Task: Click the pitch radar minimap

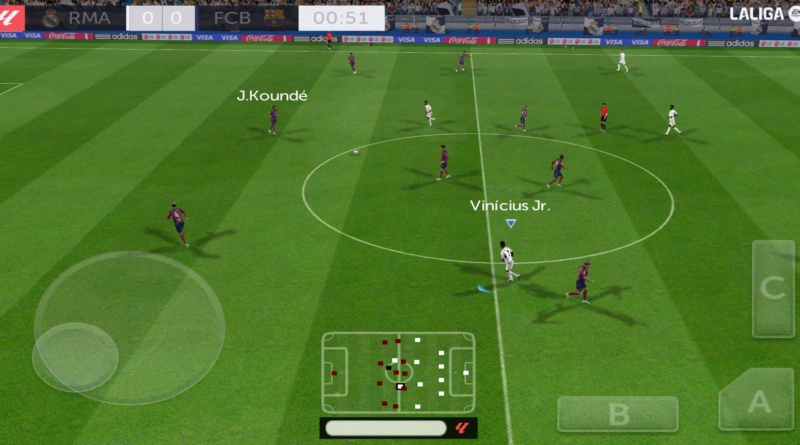Action: point(398,372)
